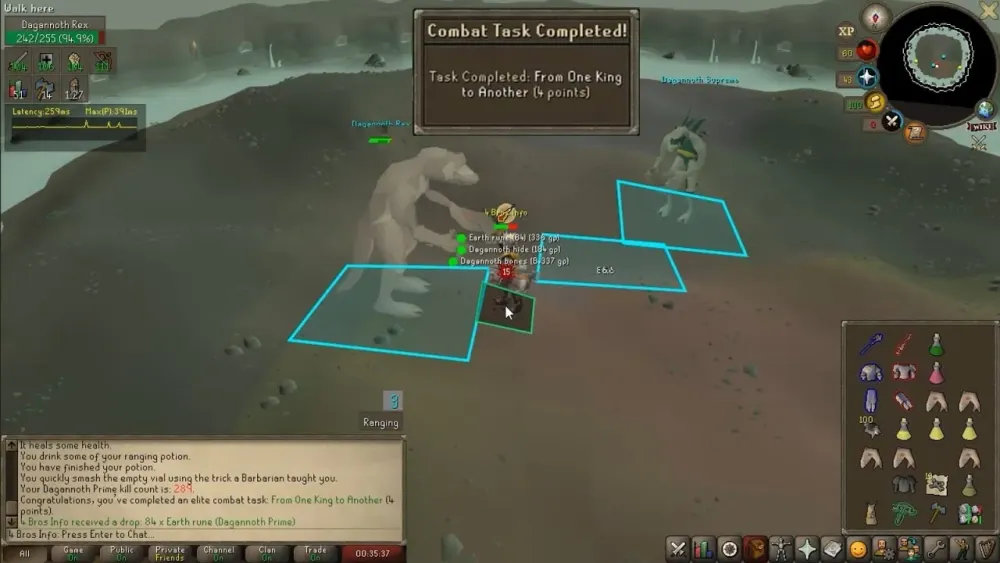Viewport: 1000px width, 563px height.
Task: Toggle the XP drops button
Action: pyautogui.click(x=846, y=31)
